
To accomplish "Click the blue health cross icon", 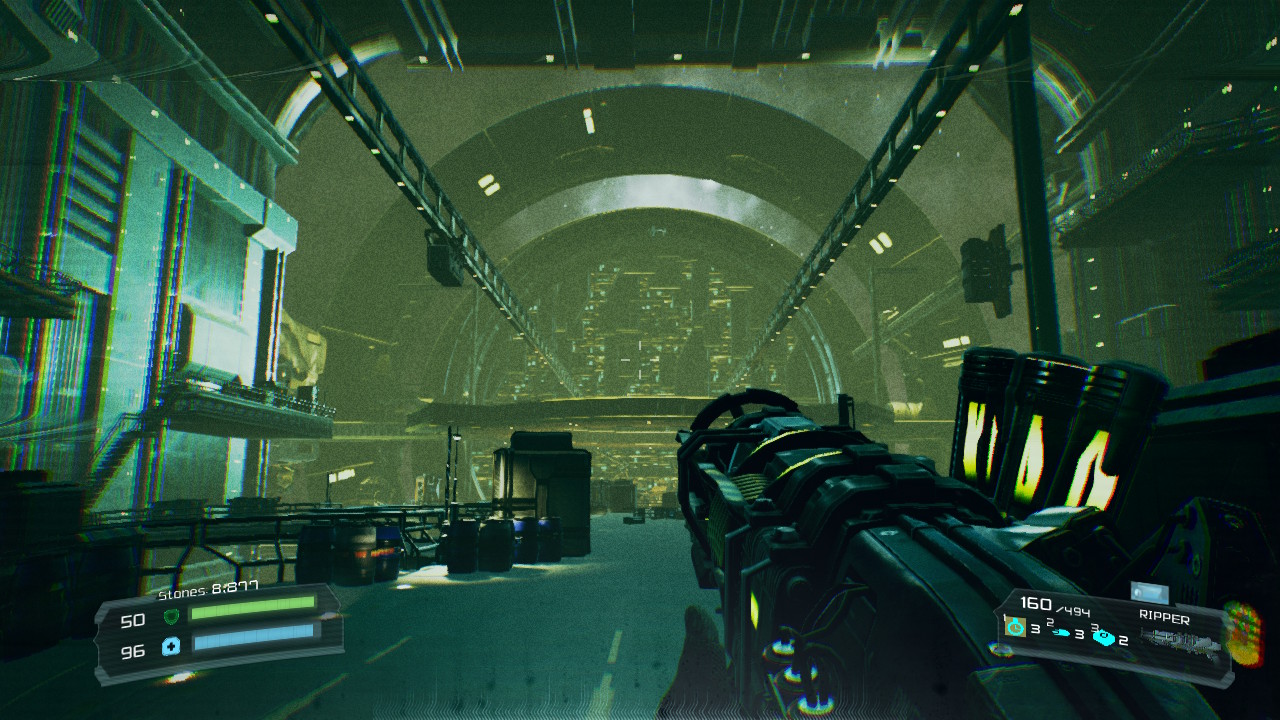I will pyautogui.click(x=171, y=646).
